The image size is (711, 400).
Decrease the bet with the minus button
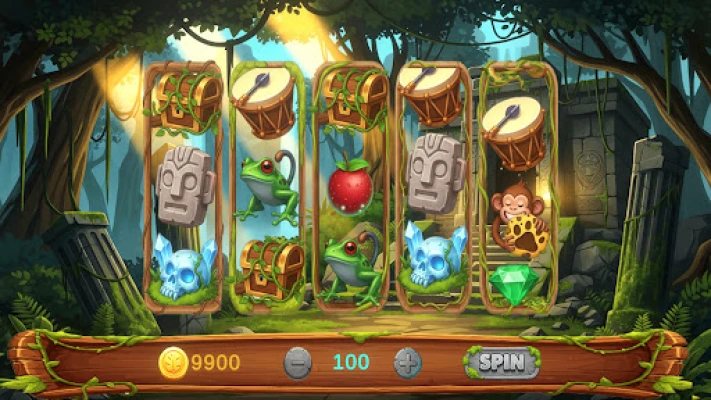(297, 362)
